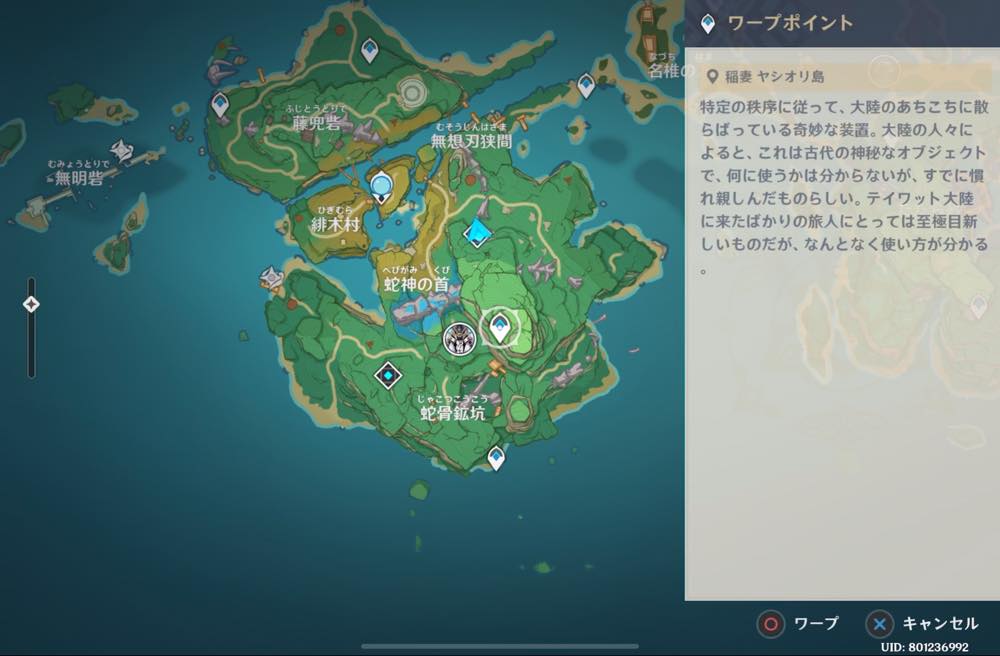Screen dimensions: 1000x656
Task: Click the waypoint marker north of 藤兜砦
Action: click(370, 49)
